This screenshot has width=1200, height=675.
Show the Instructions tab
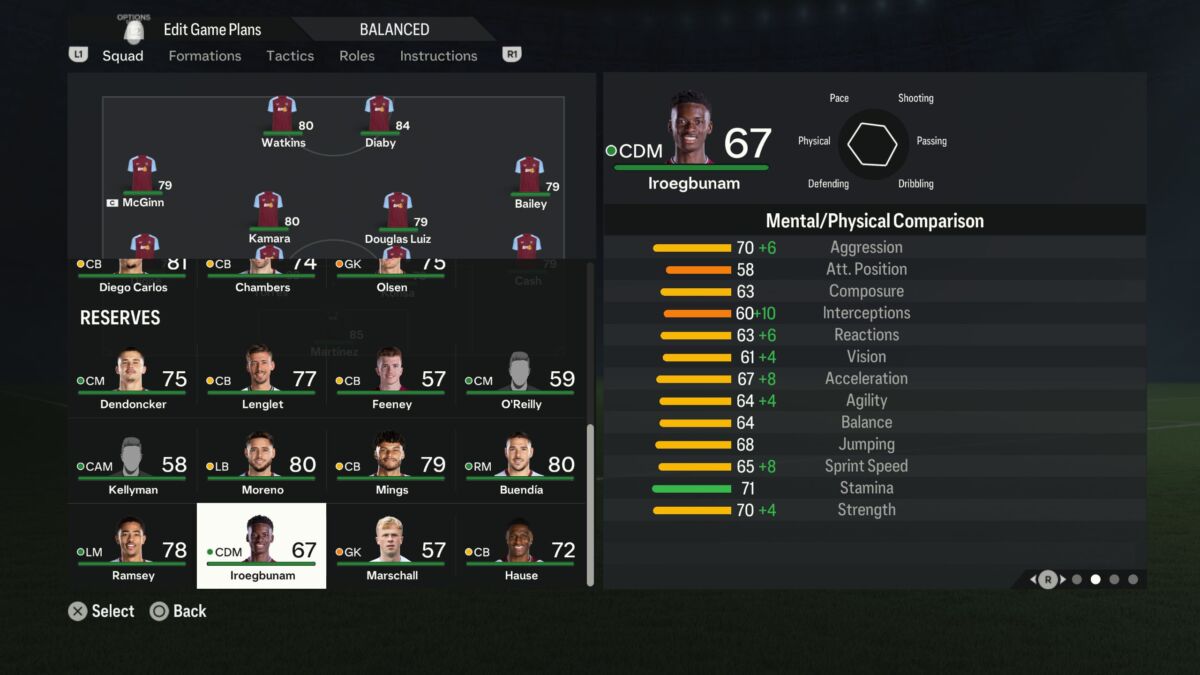438,56
